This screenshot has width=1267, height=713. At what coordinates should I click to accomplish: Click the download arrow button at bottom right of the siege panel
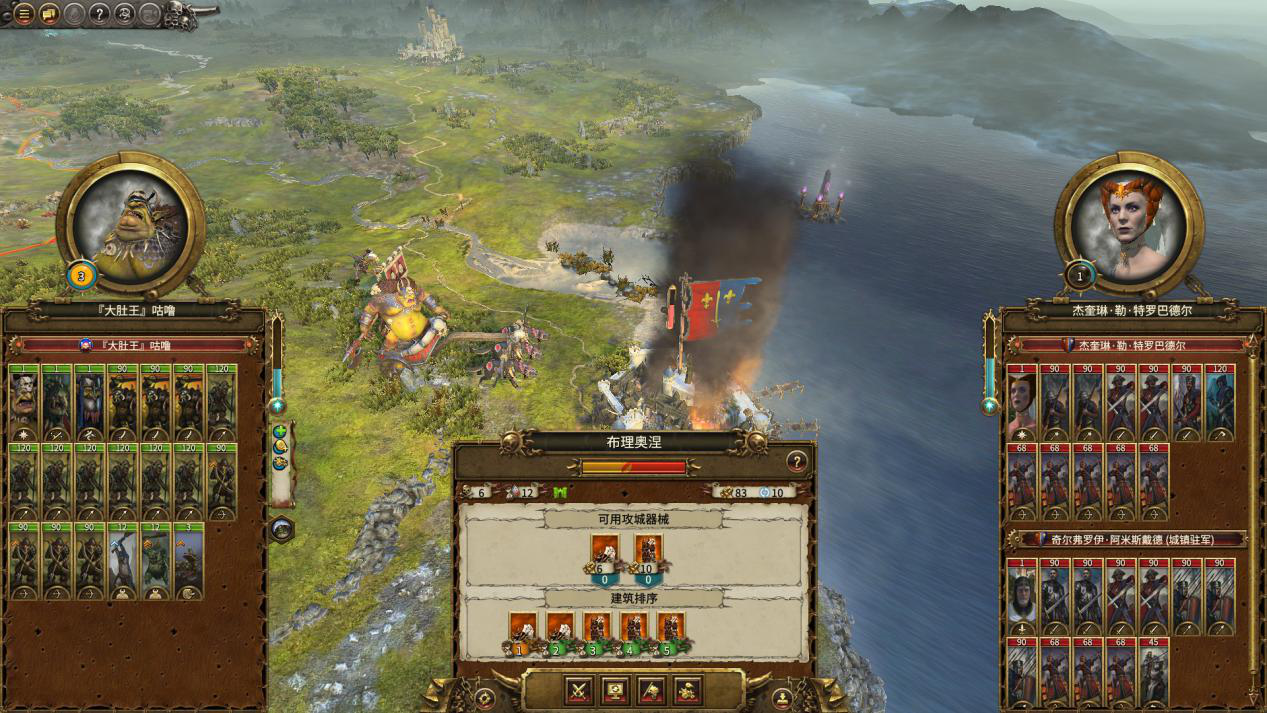tap(783, 695)
